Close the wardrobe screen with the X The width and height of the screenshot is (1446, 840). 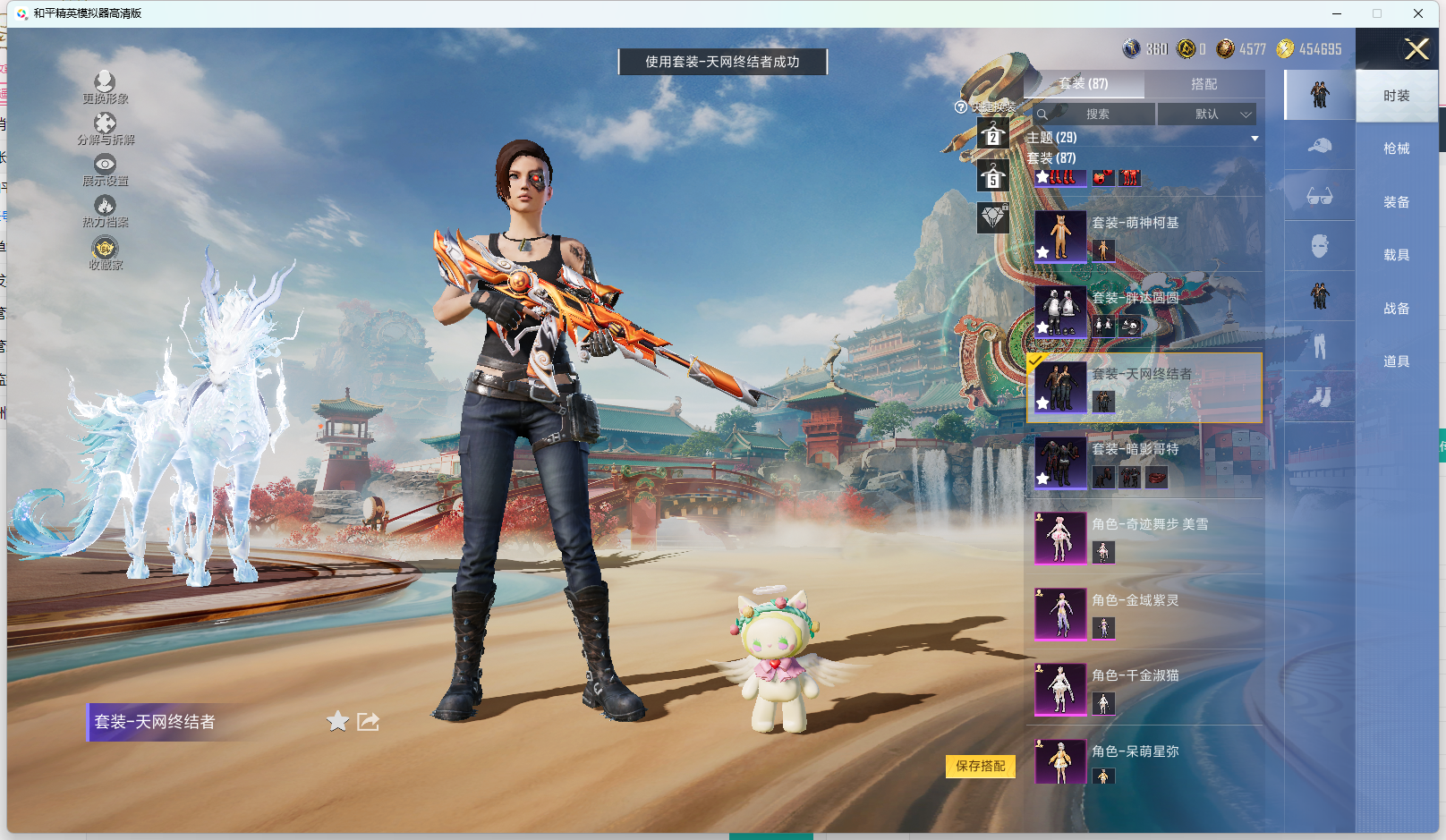pyautogui.click(x=1416, y=49)
